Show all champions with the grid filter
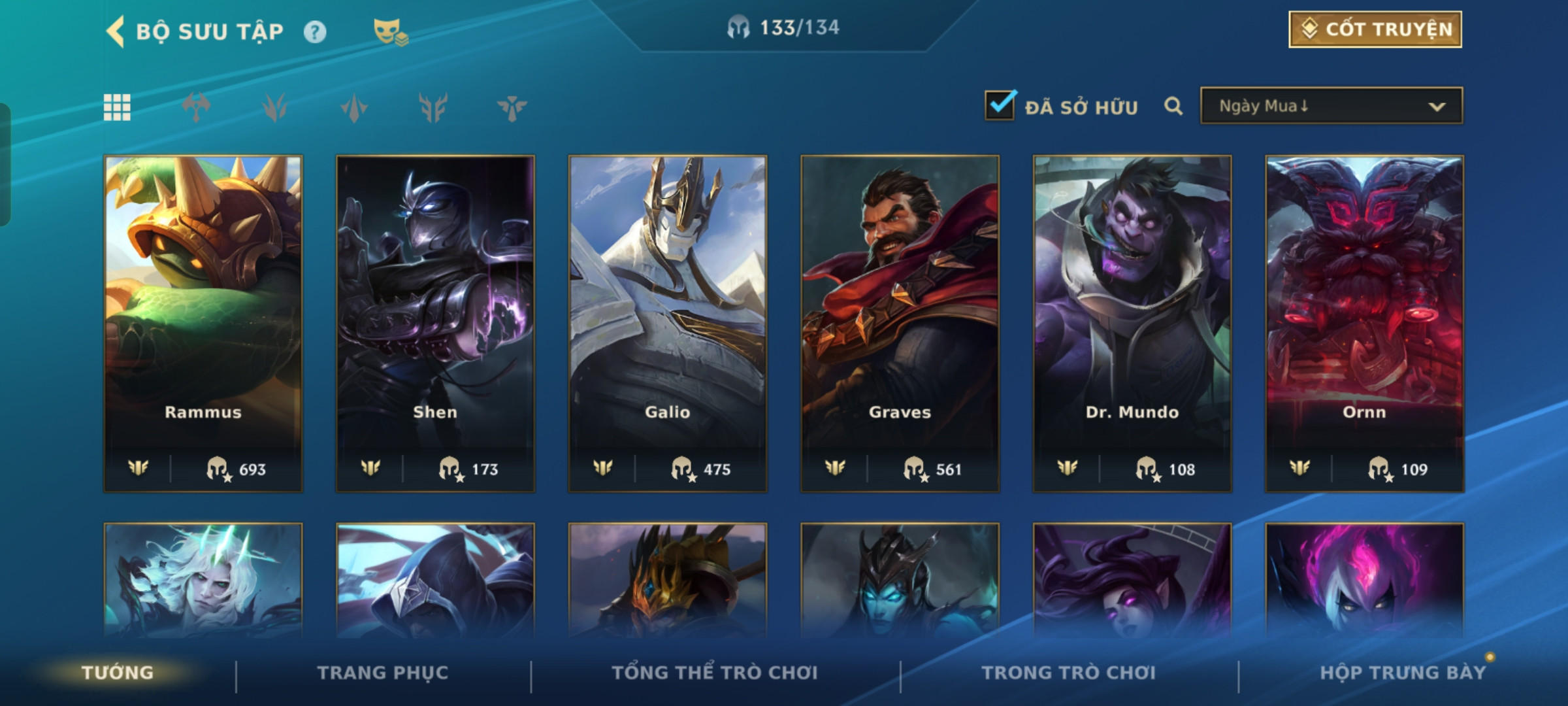The image size is (1568, 706). pos(118,107)
